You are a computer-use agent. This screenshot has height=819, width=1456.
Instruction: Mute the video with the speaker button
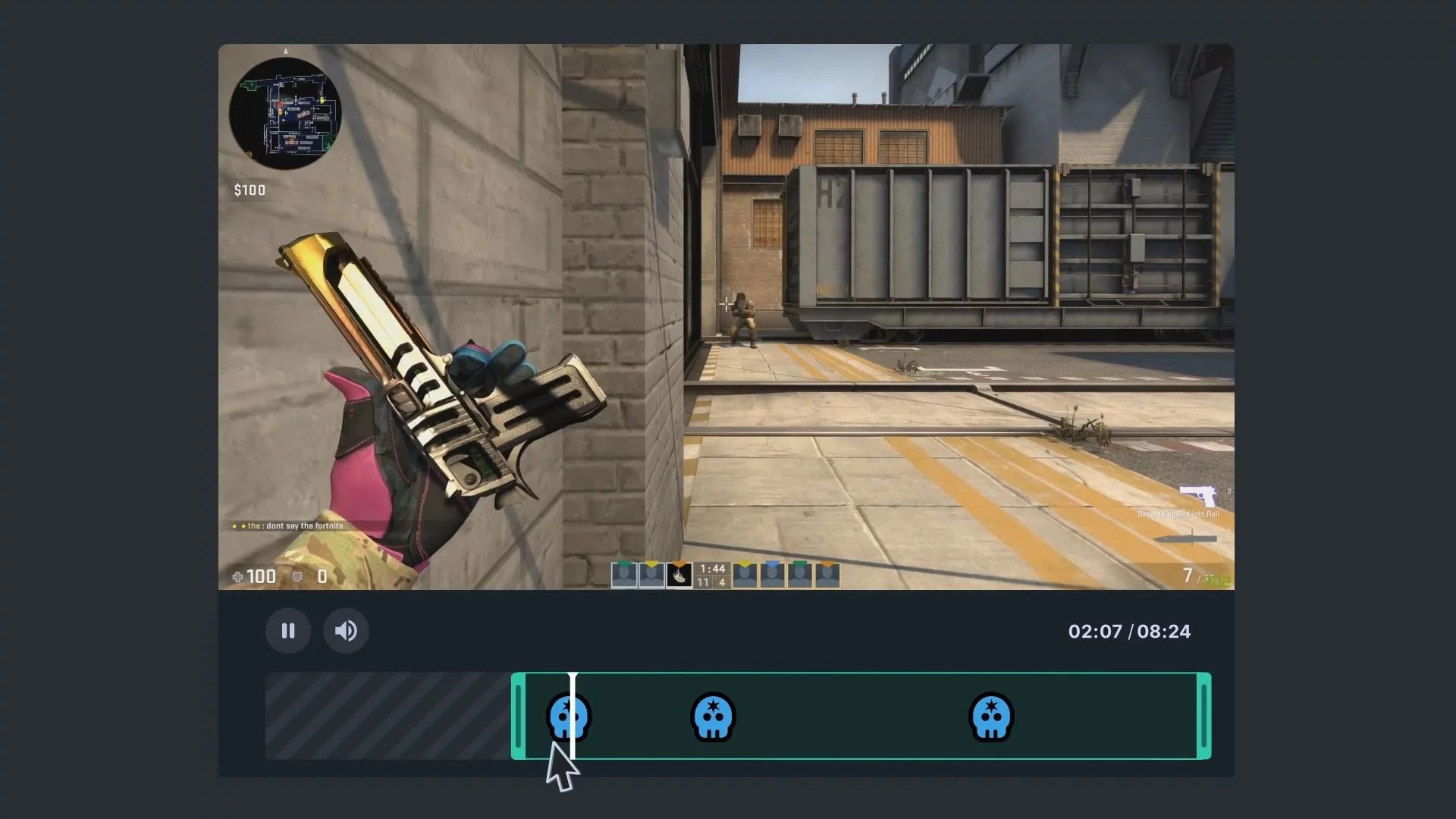tap(346, 631)
